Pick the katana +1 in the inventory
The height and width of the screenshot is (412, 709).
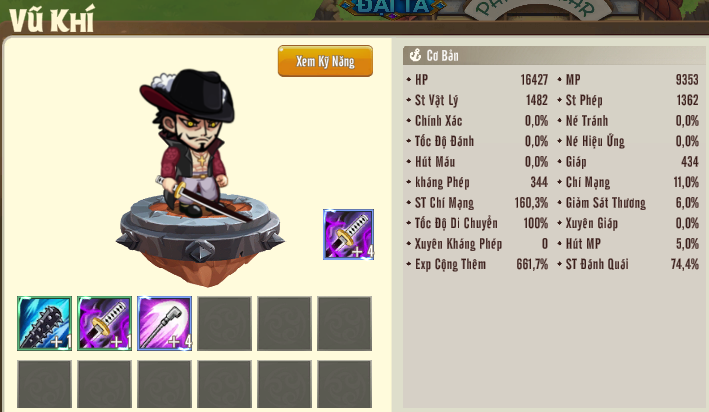point(104,323)
